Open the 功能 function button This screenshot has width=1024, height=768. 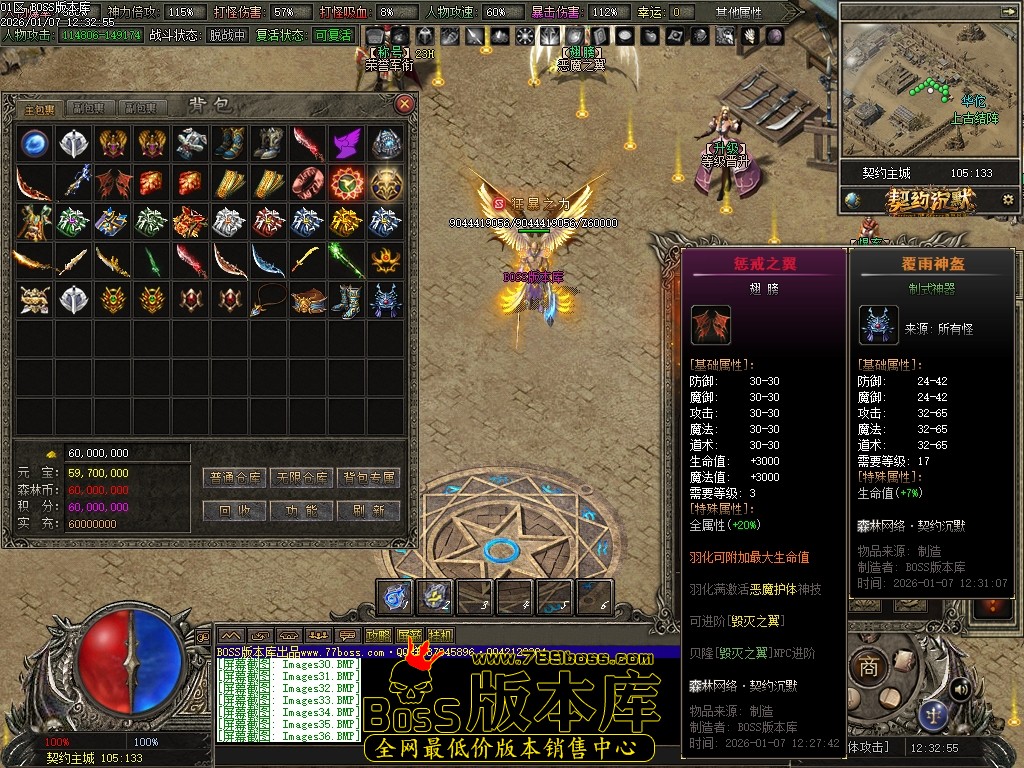tap(302, 510)
